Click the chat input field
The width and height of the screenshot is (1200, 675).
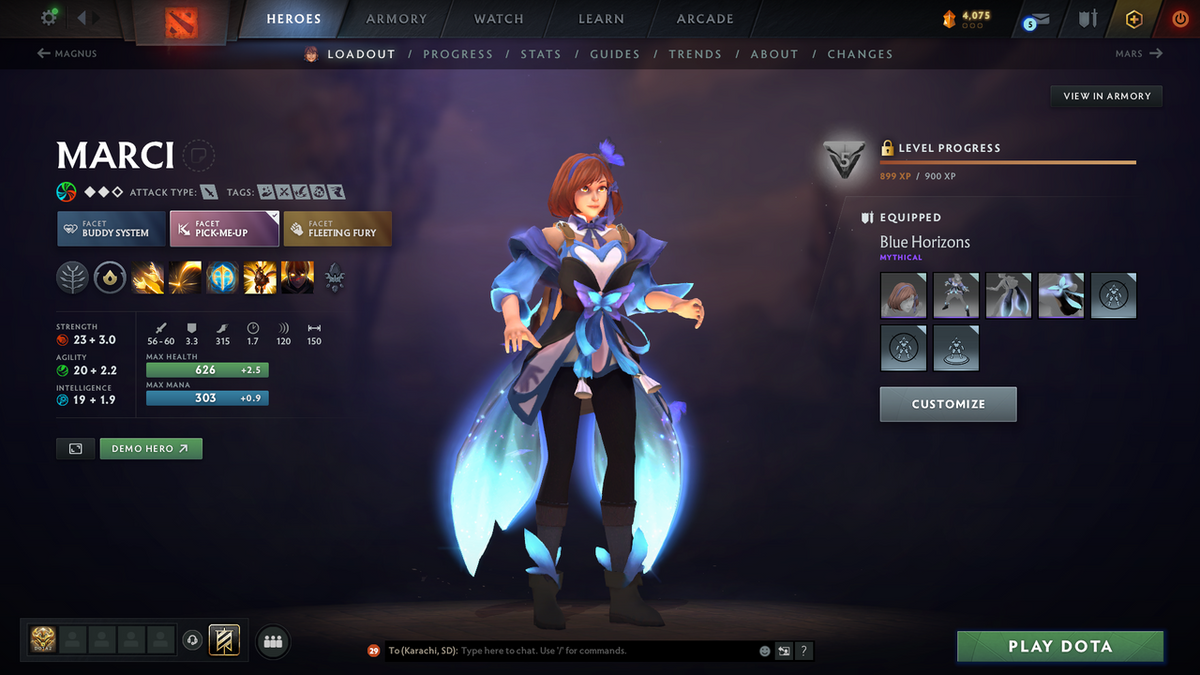600,651
